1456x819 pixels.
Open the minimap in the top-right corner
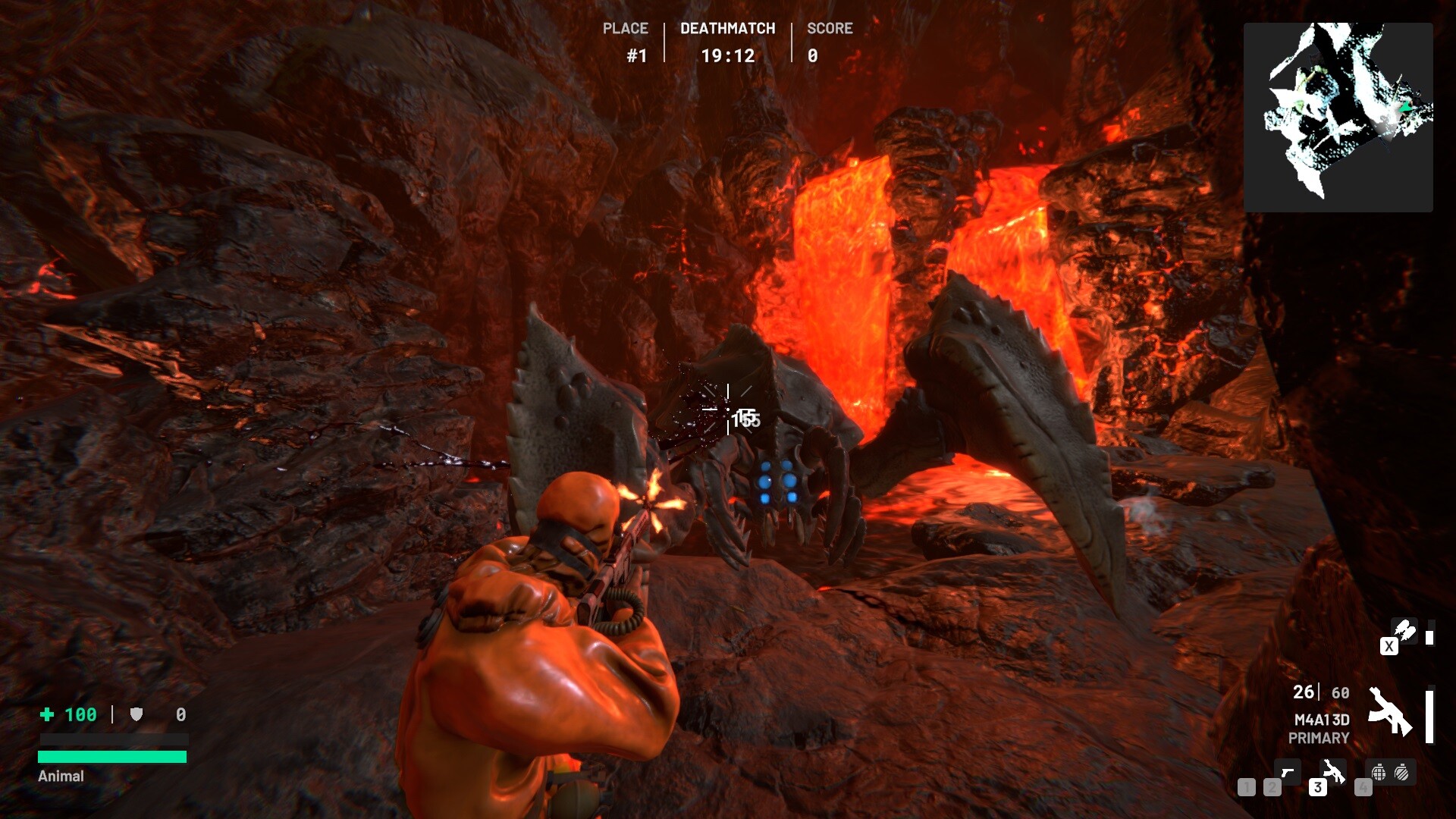[x=1339, y=115]
